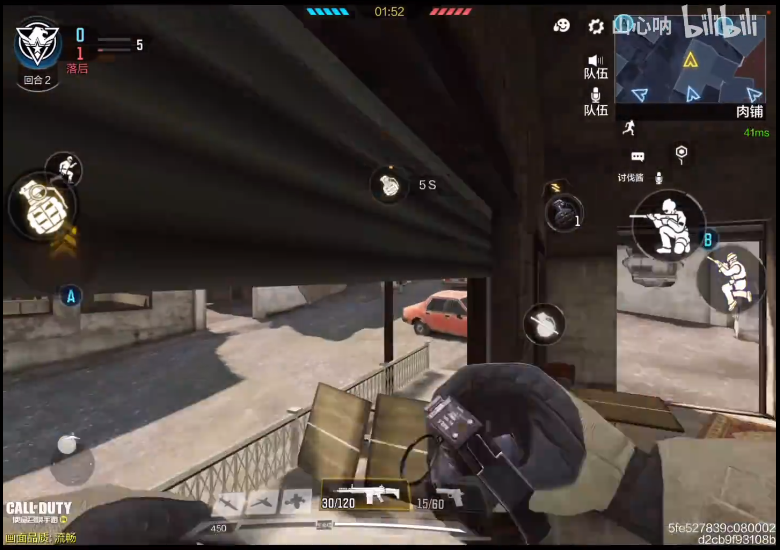Toggle the team speaker voice output
Image resolution: width=780 pixels, height=550 pixels.
(x=596, y=66)
